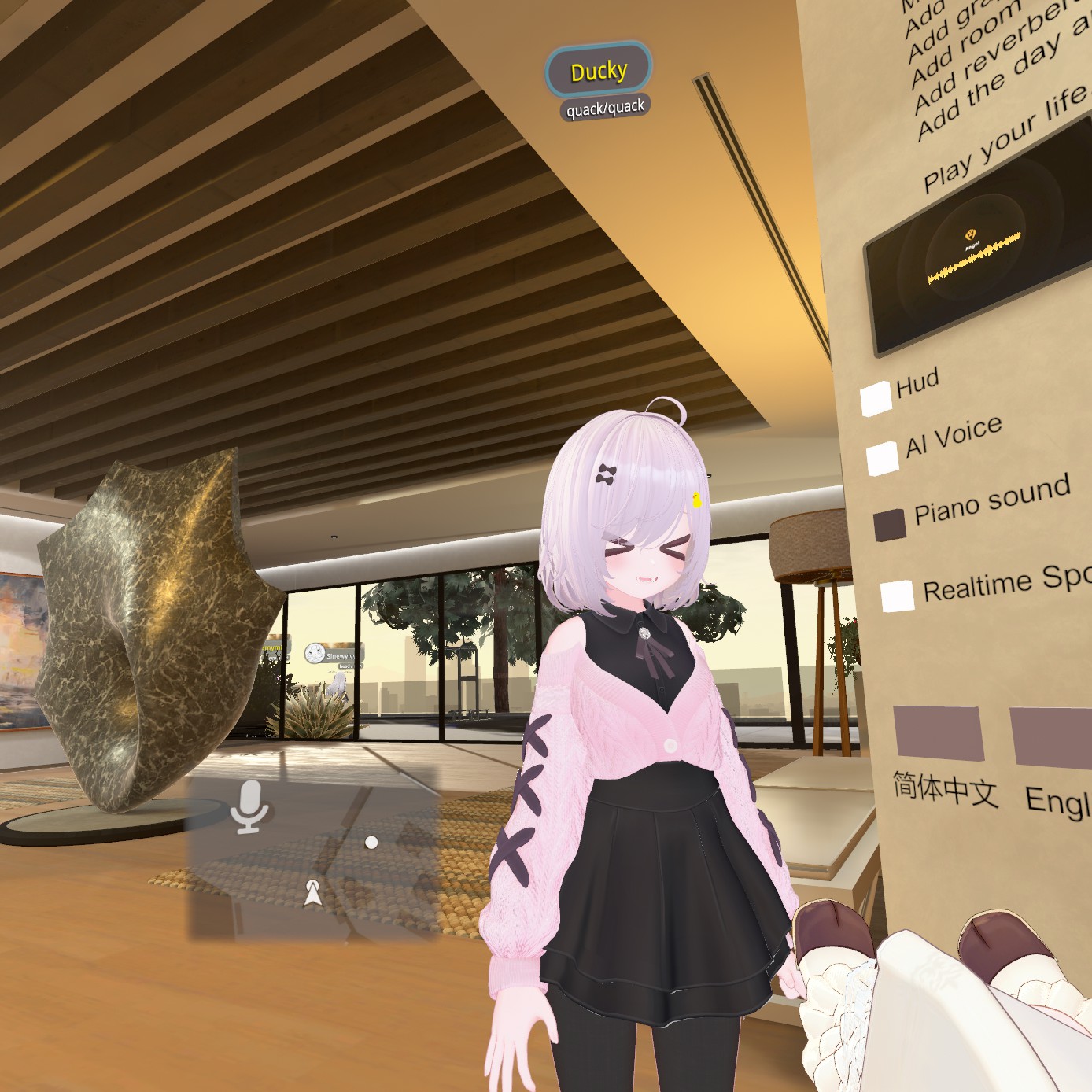1092x1092 pixels.
Task: Tick the Realtime checkbox
Action: [x=897, y=596]
